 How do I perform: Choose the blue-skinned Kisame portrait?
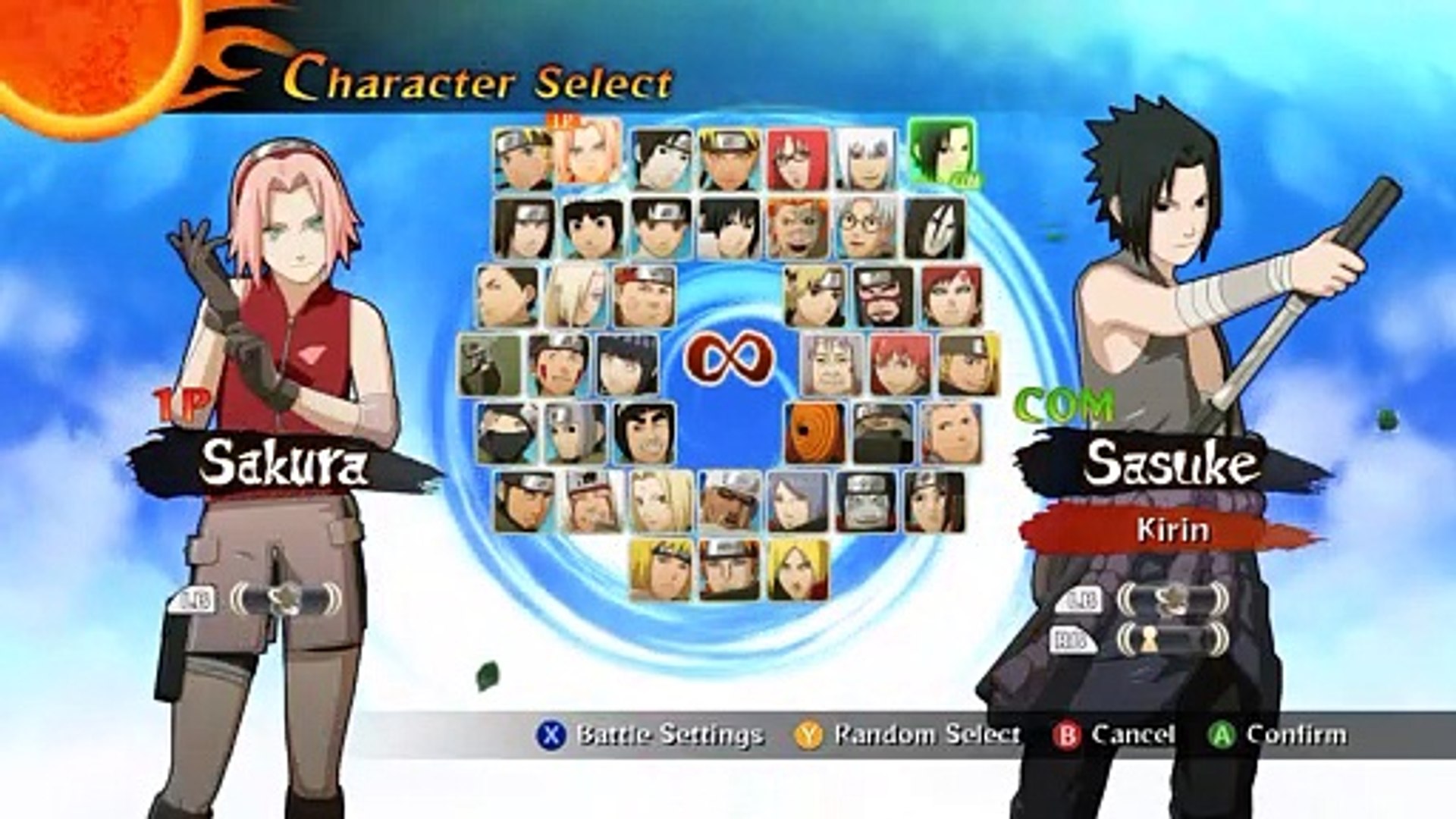865,501
